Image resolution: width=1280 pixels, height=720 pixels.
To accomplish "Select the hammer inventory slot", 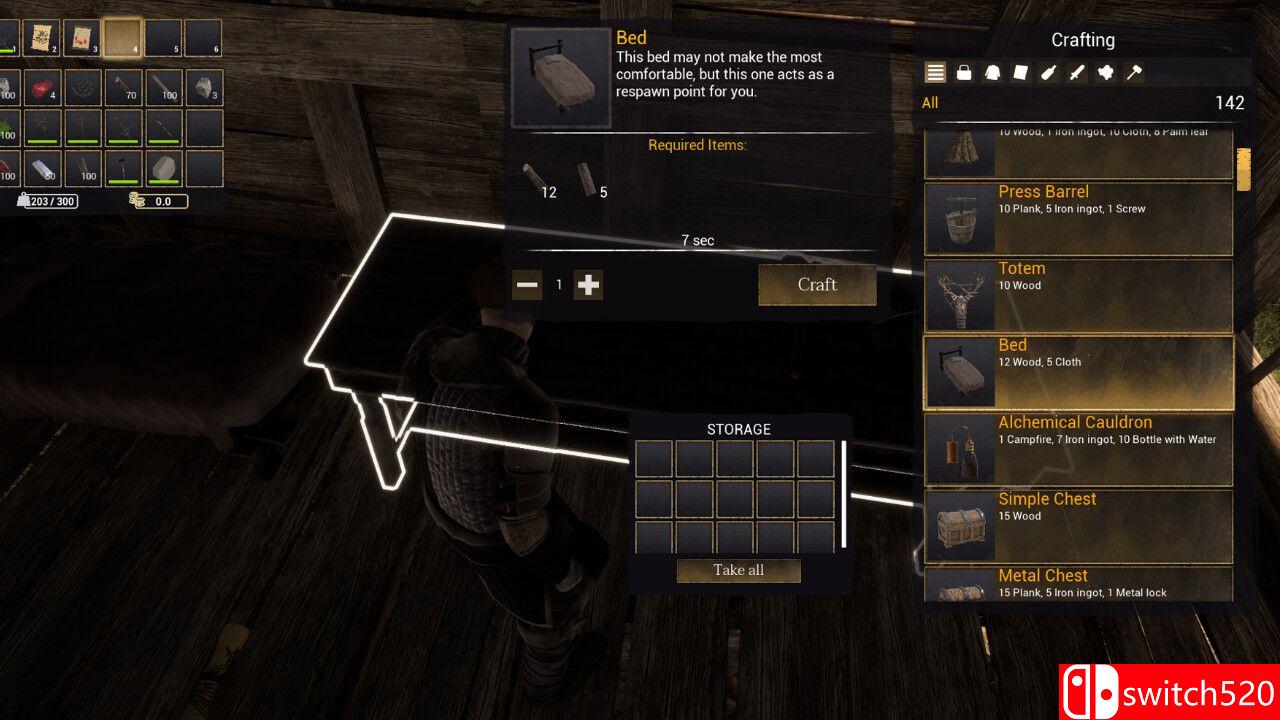I will tap(124, 168).
